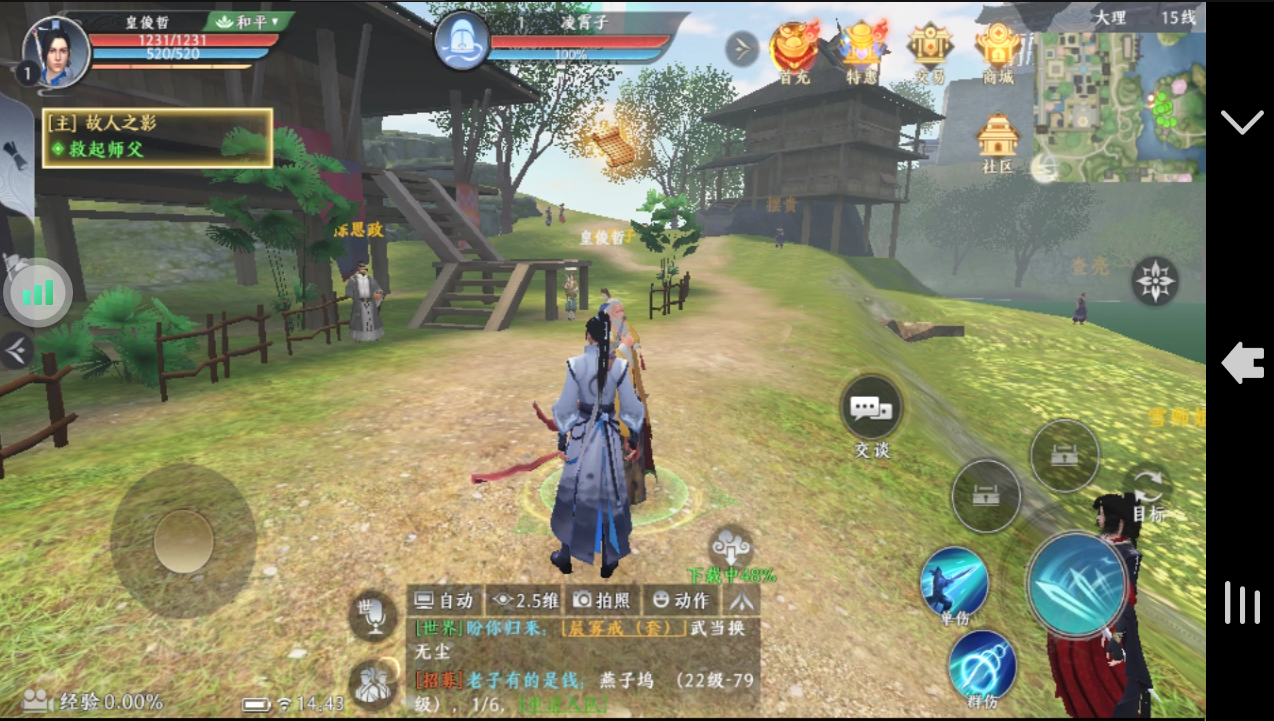Use the 单伤 single-target skill

coord(954,583)
